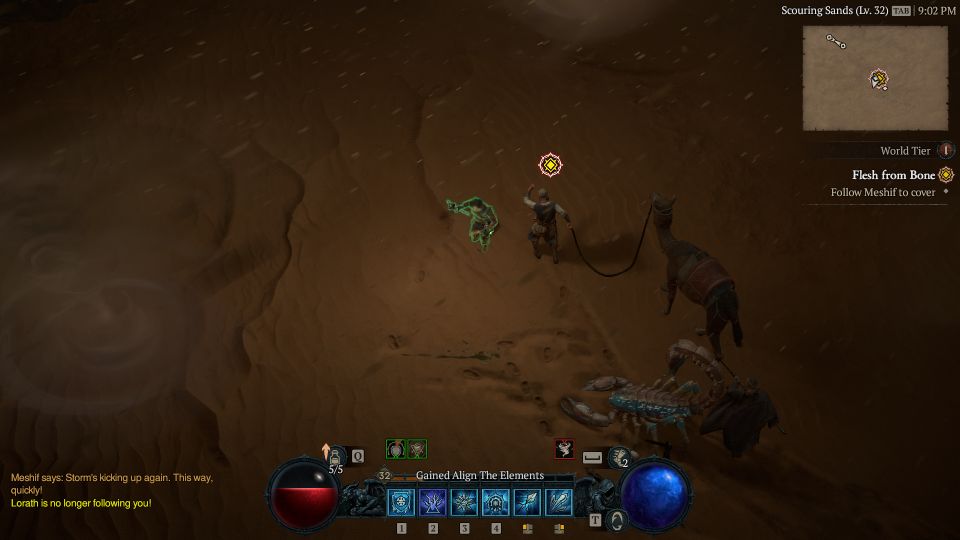Inspect the red debuff icon above the hotbar
960x540 pixels.
pos(564,449)
